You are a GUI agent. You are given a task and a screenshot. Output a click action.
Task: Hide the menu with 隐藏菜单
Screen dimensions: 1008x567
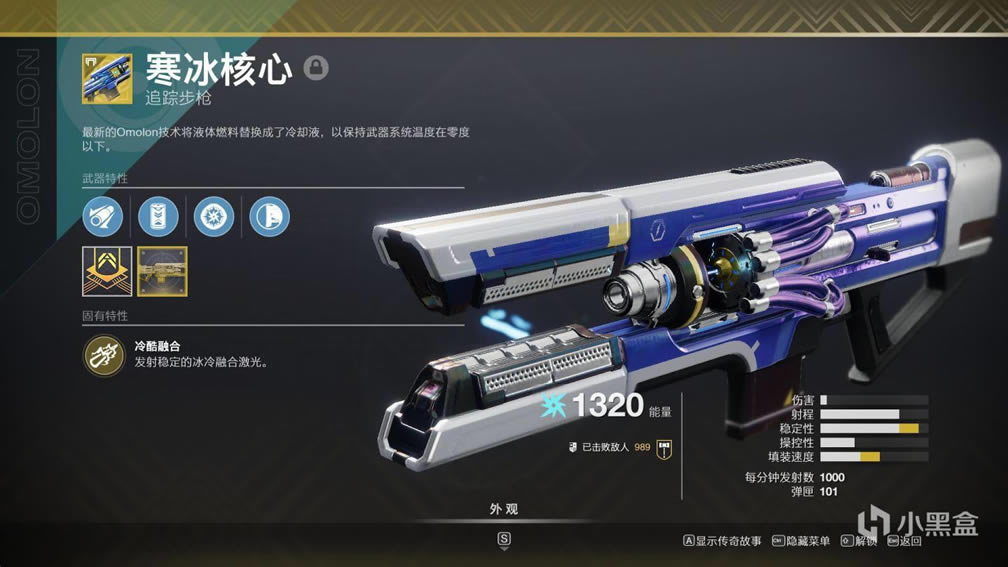tap(802, 541)
